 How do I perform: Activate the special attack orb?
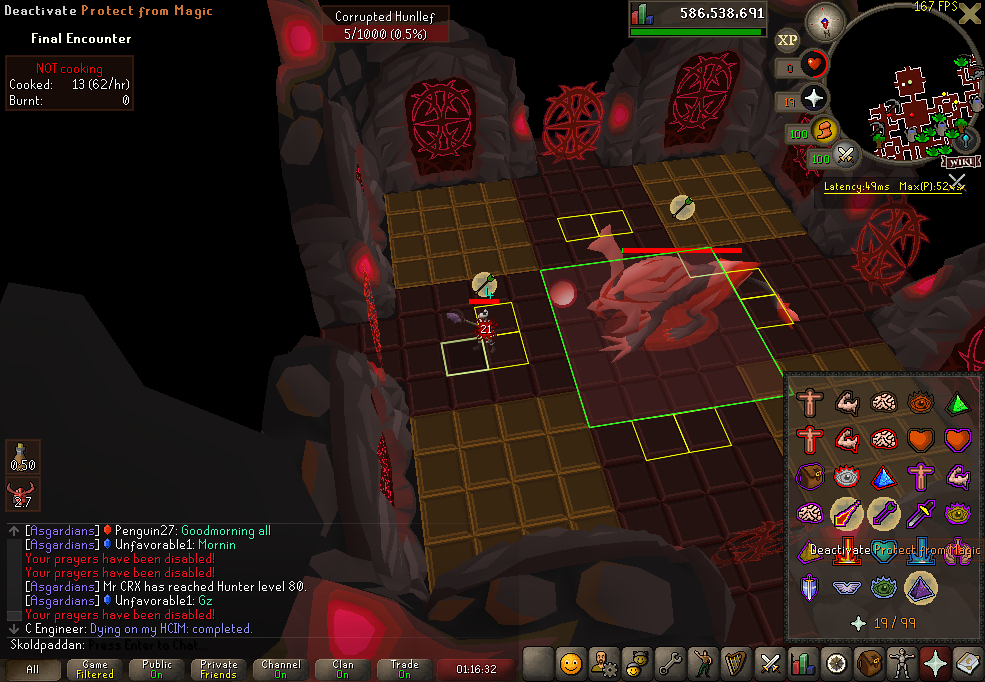tap(848, 155)
